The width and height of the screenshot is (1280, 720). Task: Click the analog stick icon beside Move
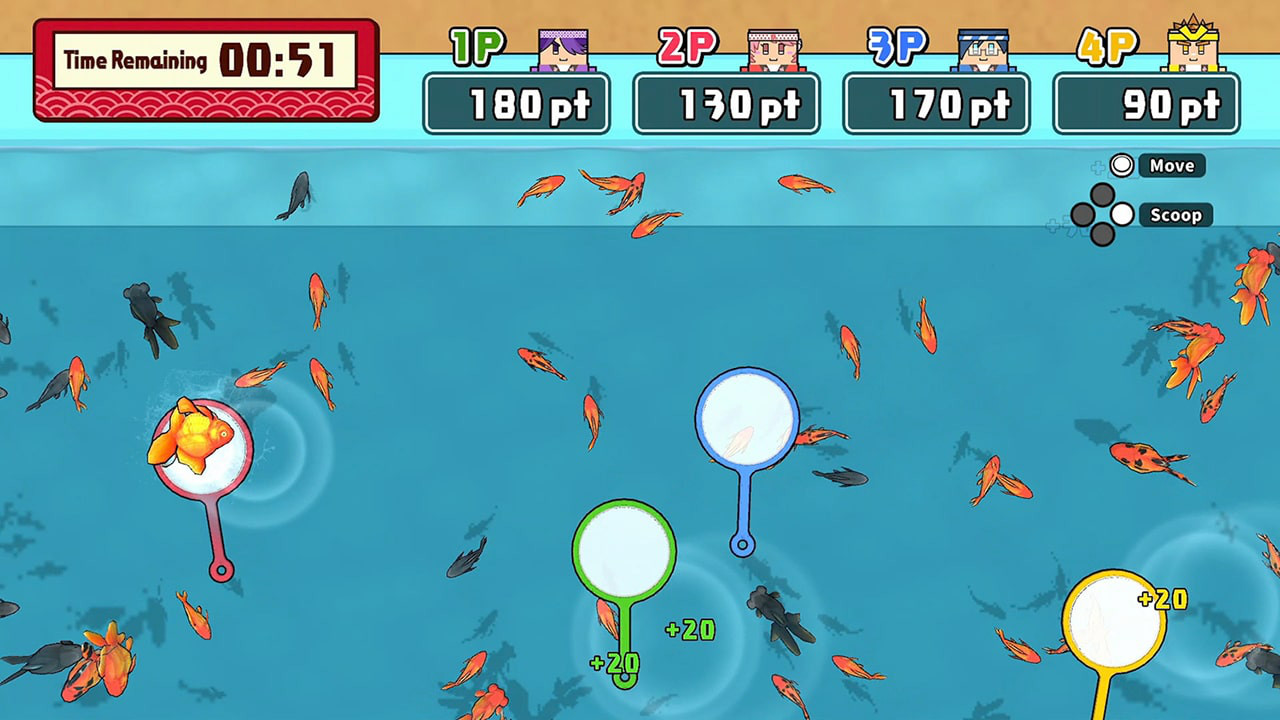point(1122,165)
